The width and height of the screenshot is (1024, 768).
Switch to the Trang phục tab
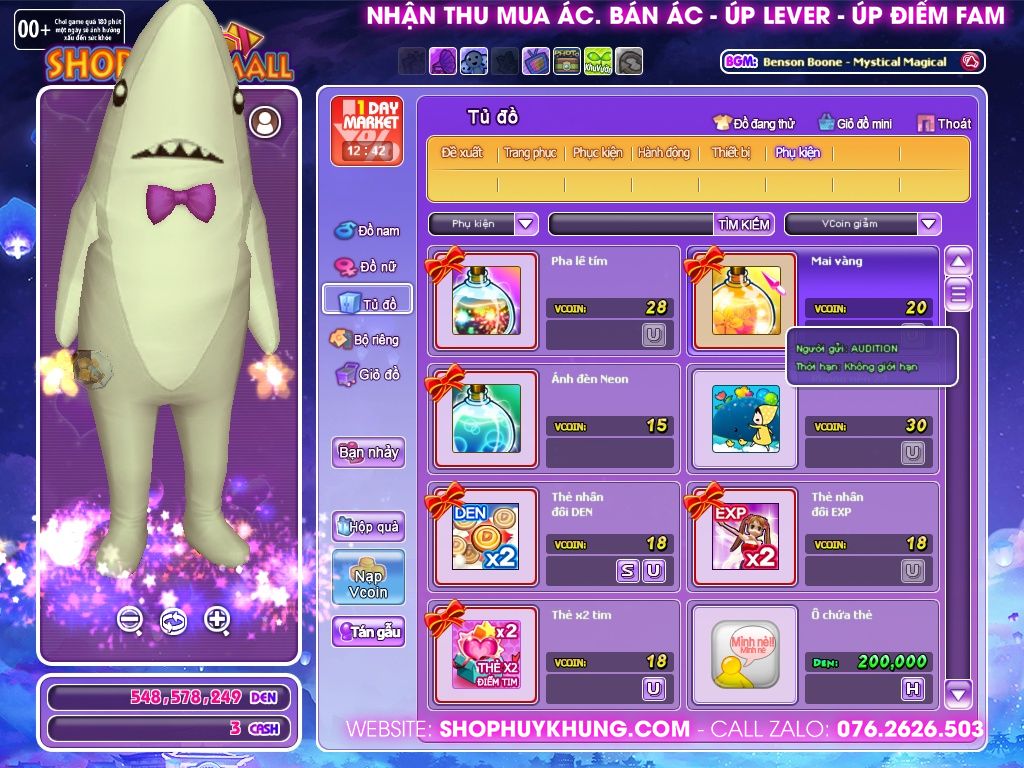point(530,153)
